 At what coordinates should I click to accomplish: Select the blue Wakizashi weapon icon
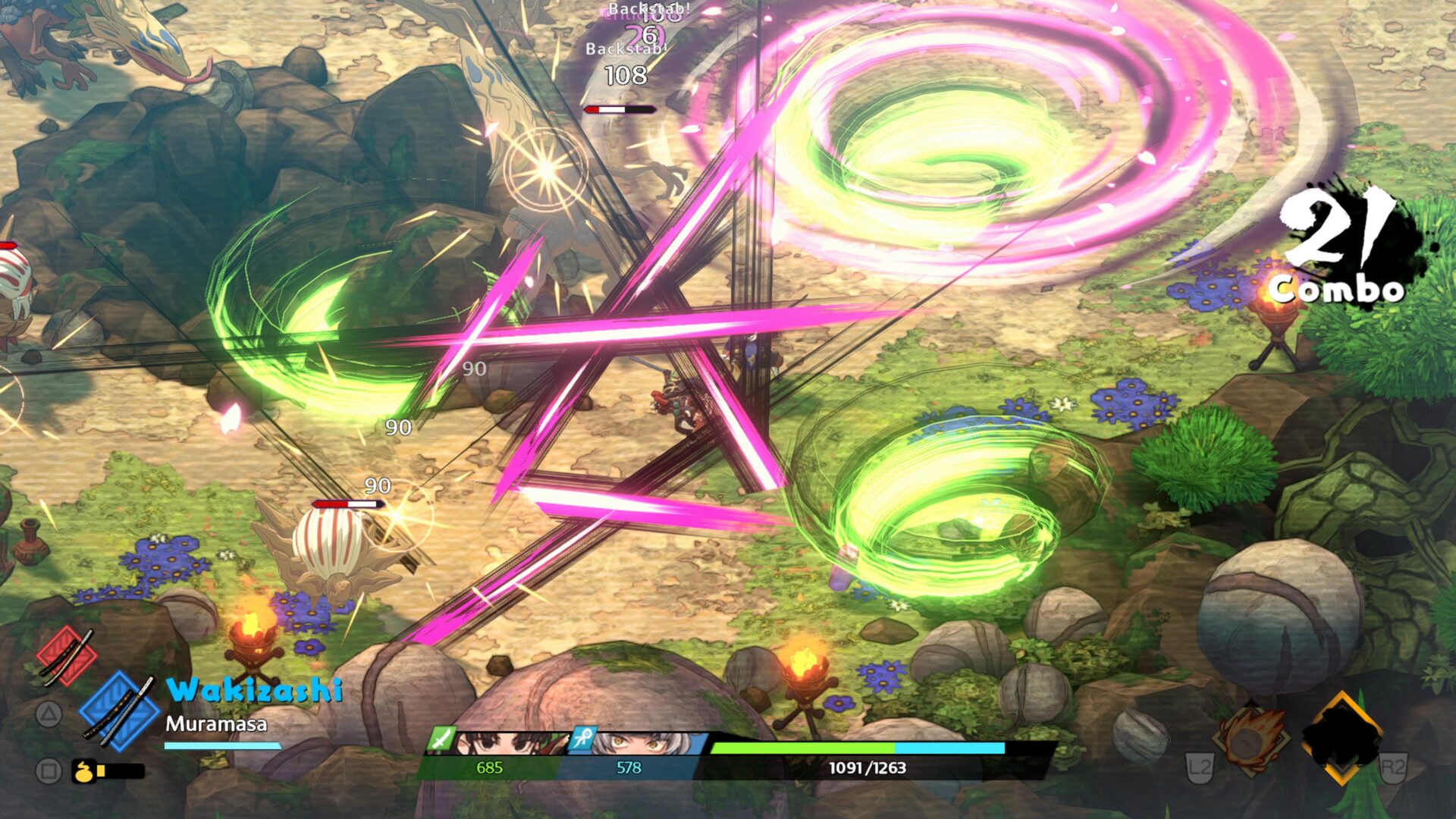tap(120, 712)
